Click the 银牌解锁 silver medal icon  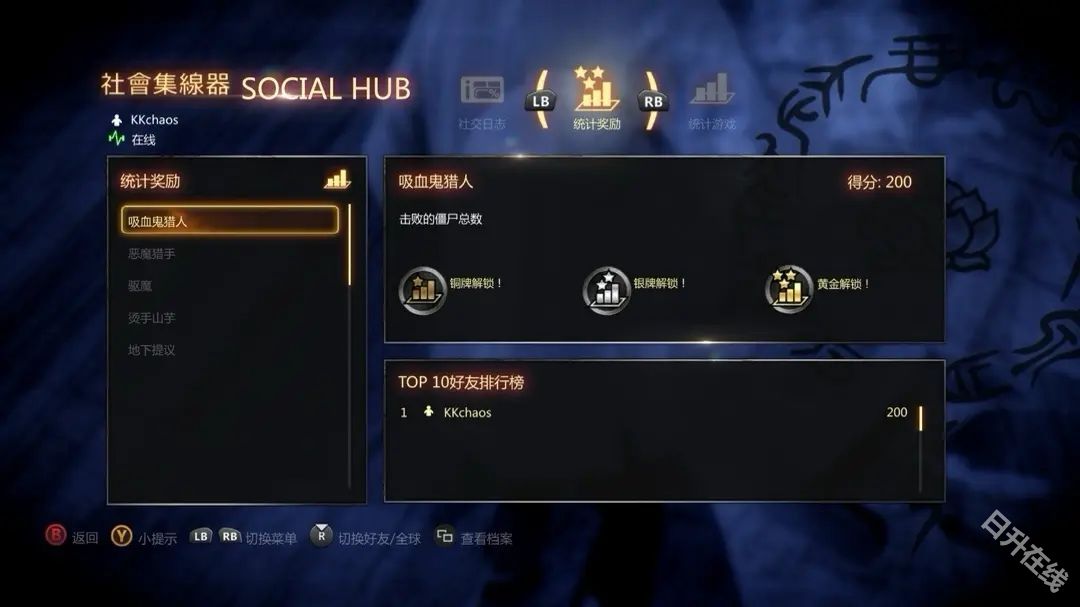click(x=606, y=289)
